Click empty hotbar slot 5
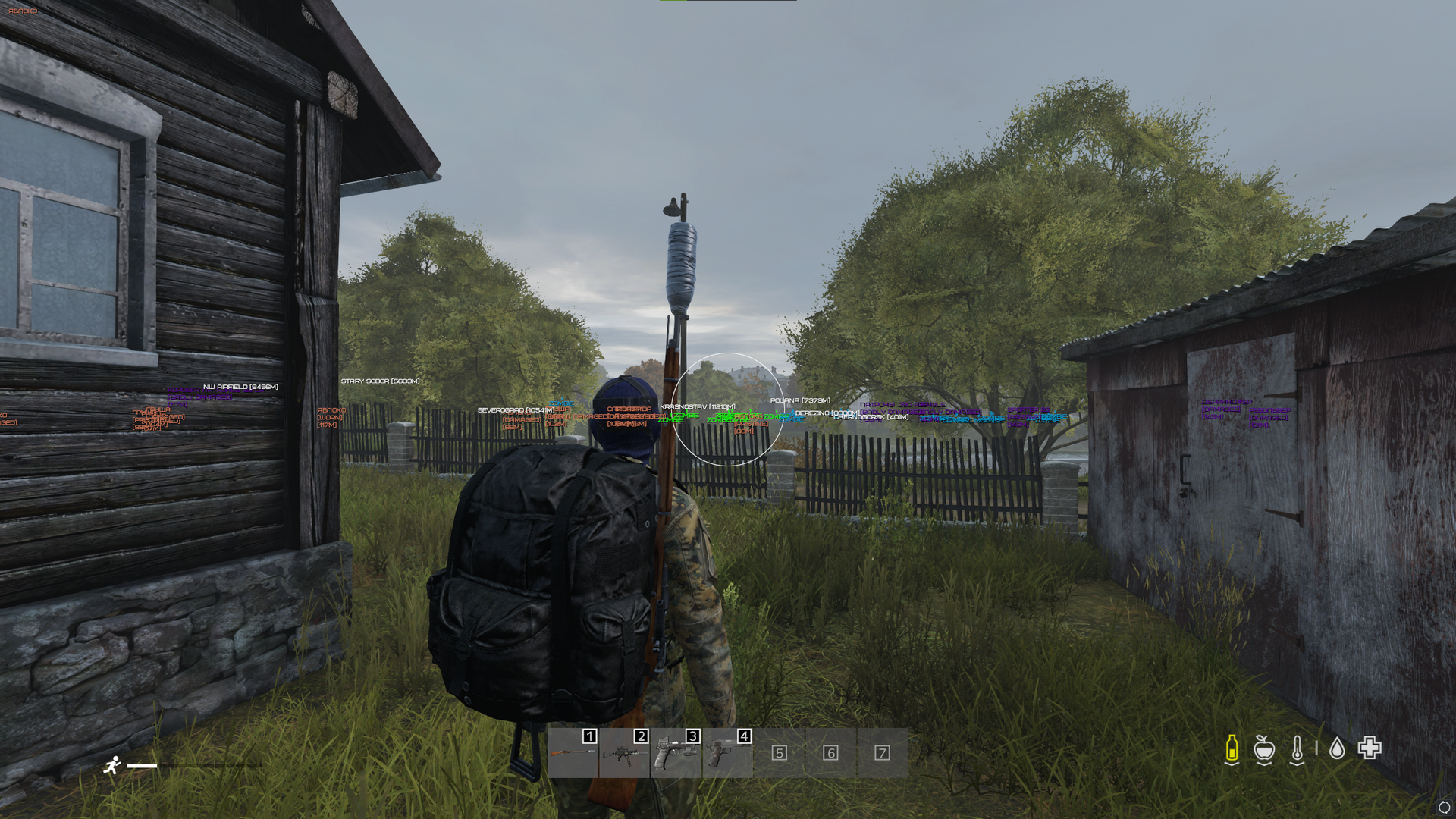The width and height of the screenshot is (1456, 819). (x=779, y=752)
